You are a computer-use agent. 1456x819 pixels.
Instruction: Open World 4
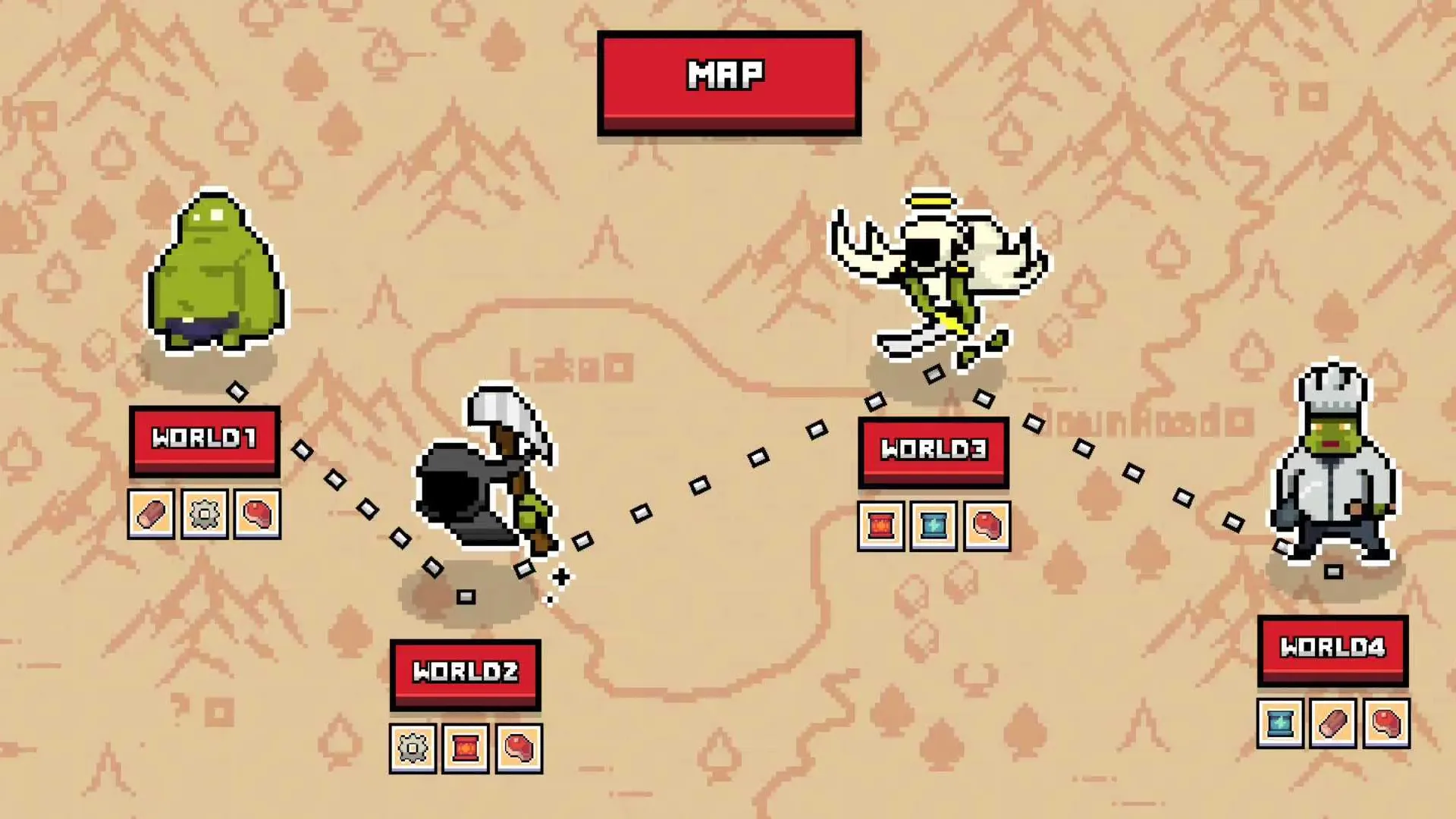tap(1332, 649)
